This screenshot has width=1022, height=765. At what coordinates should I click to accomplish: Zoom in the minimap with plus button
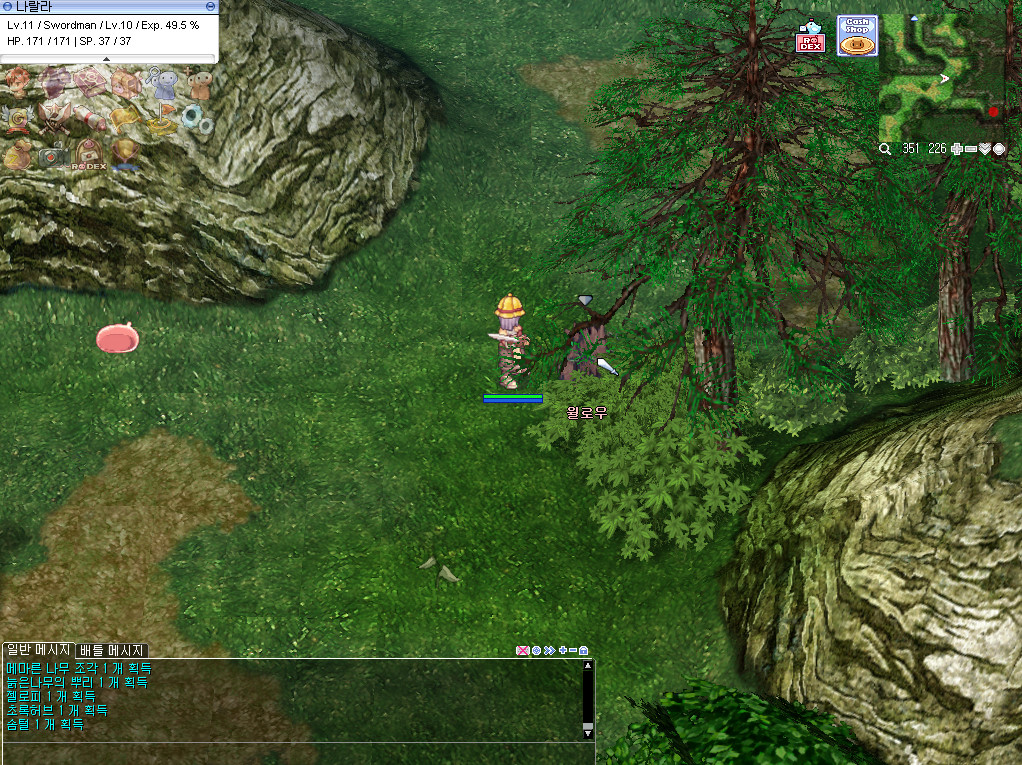click(957, 149)
